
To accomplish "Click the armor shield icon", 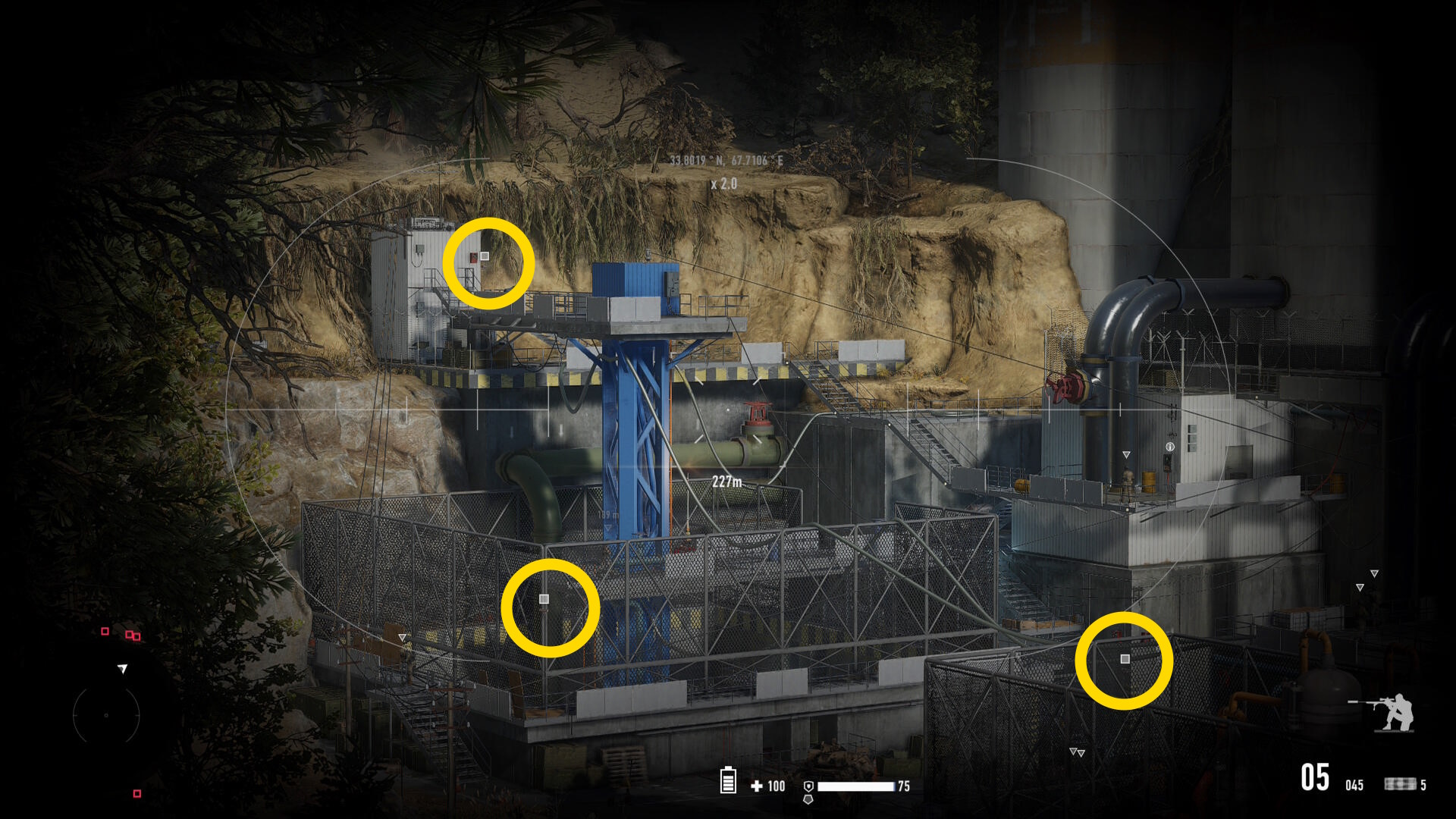I will 808,786.
